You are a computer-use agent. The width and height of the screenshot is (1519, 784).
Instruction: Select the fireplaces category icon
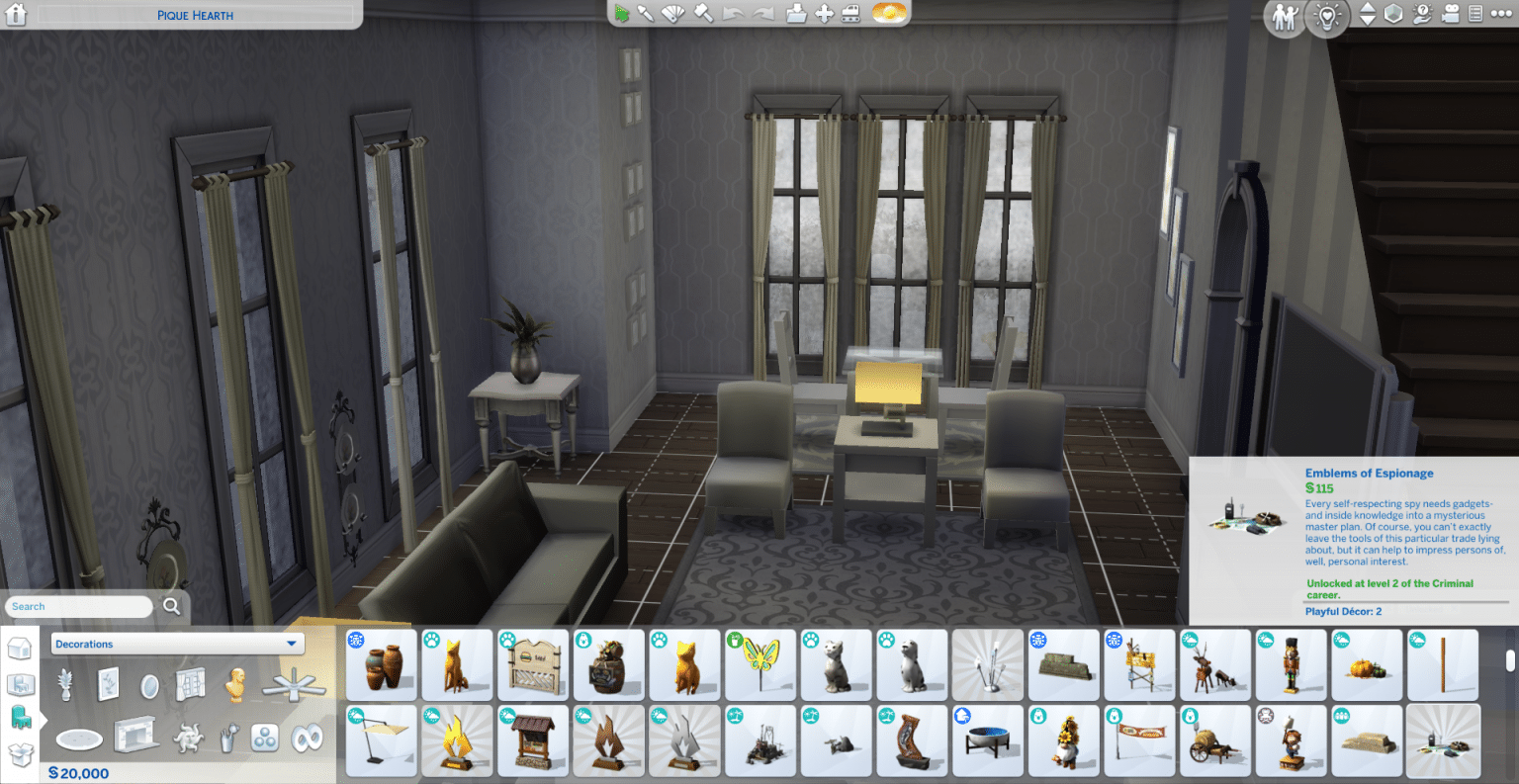135,736
